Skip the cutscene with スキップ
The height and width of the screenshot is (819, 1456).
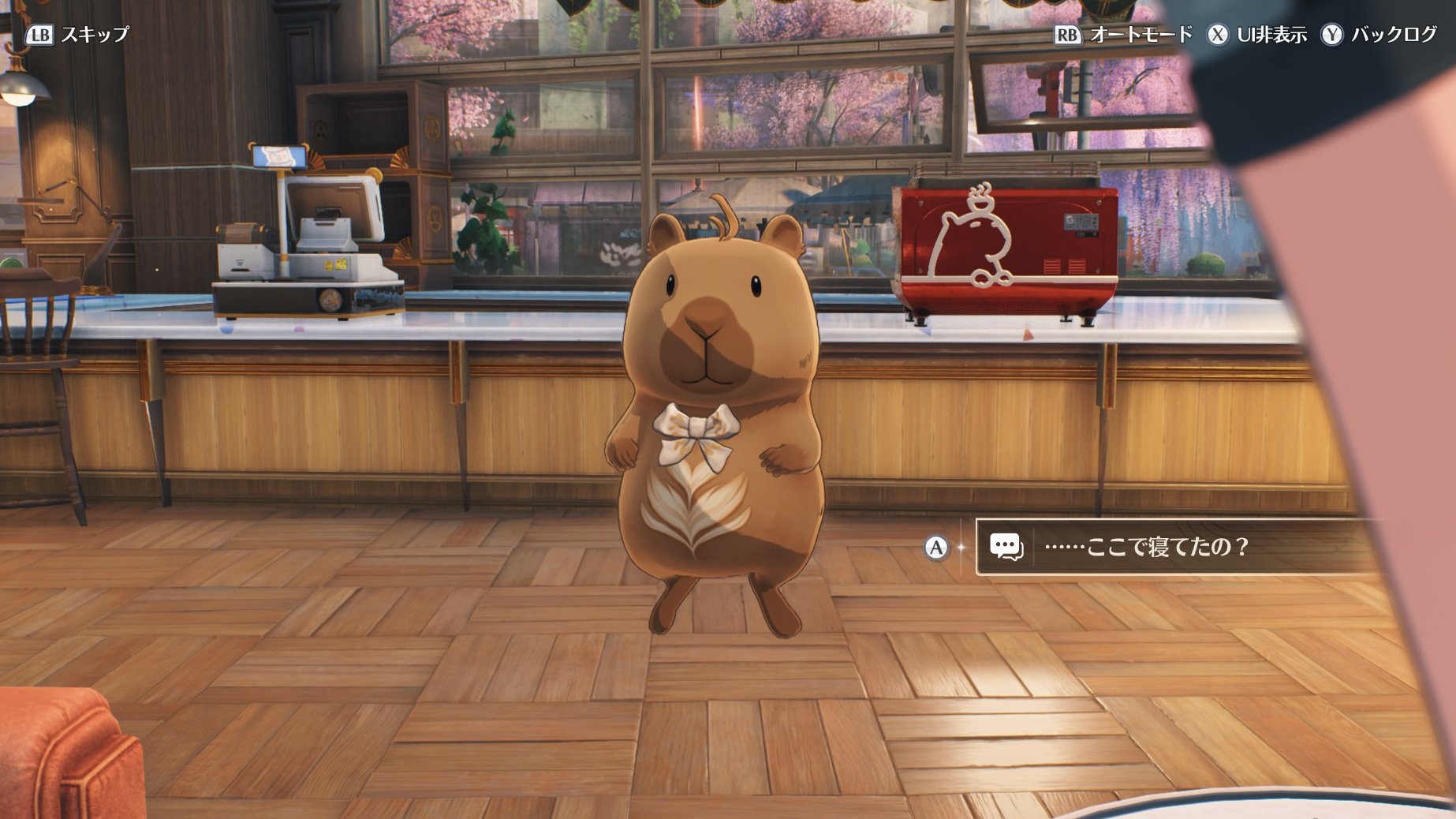click(x=78, y=35)
